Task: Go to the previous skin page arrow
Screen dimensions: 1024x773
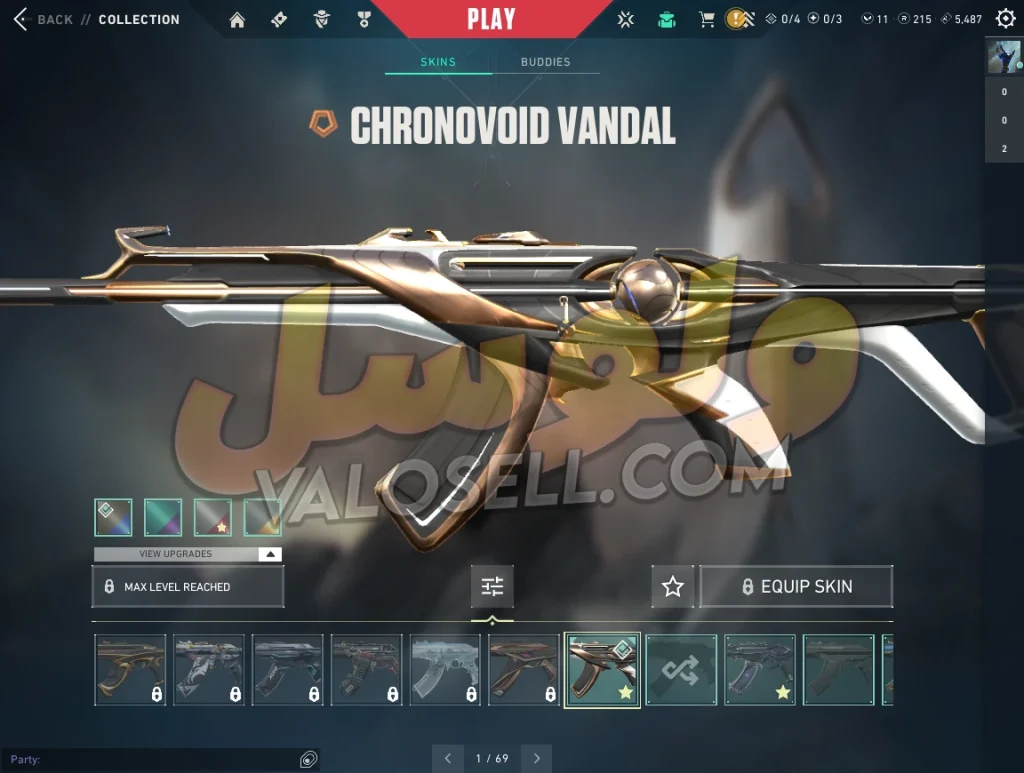Action: 448,758
